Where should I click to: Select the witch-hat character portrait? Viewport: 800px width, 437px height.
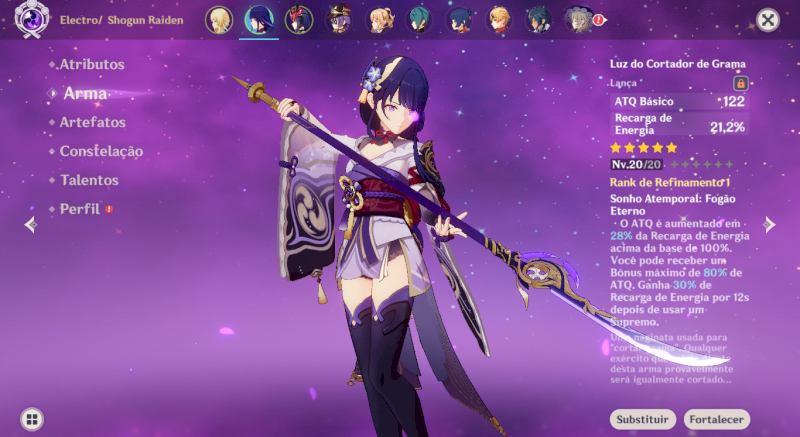click(339, 19)
